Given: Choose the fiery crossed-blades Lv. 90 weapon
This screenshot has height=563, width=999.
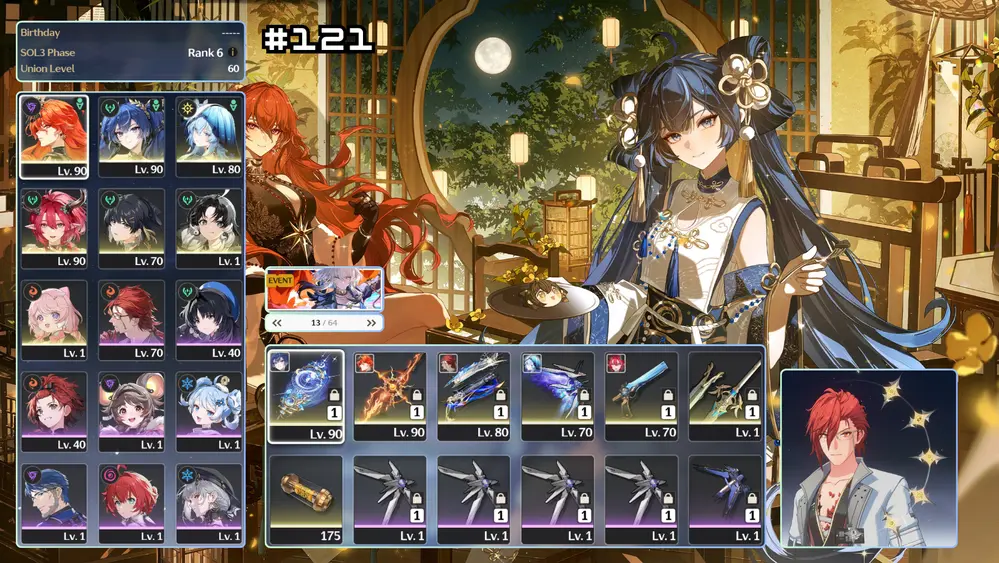Looking at the screenshot, I should coord(389,396).
